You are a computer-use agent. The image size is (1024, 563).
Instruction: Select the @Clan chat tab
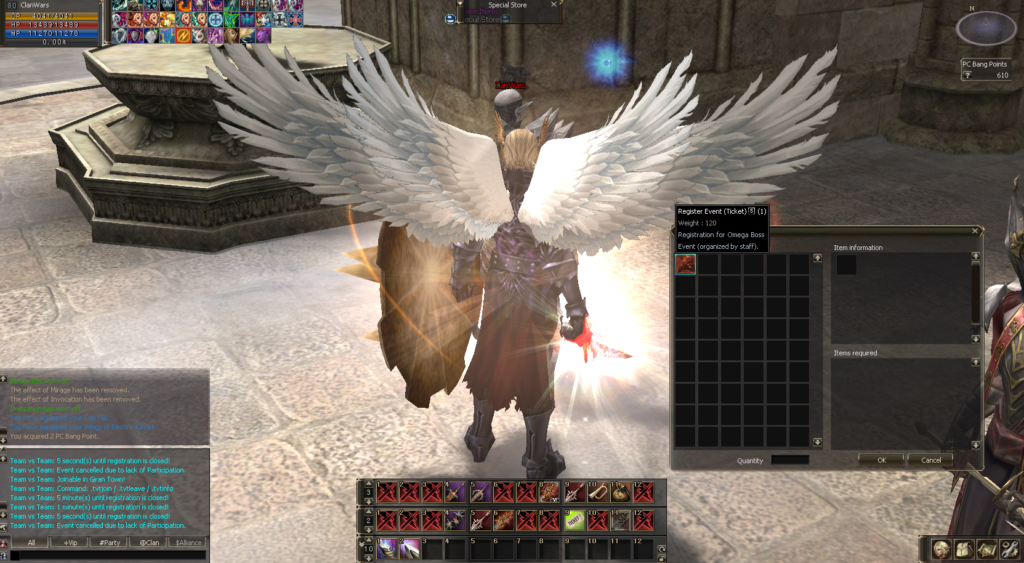[x=149, y=542]
